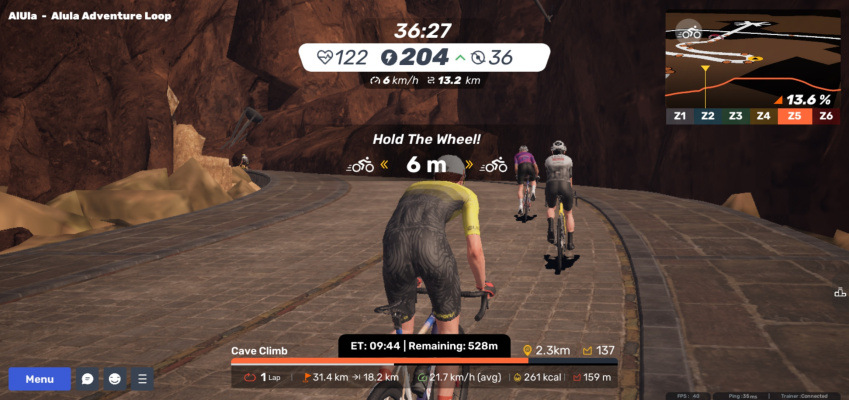849x400 pixels.
Task: Click the three-line list icon
Action: tap(142, 379)
